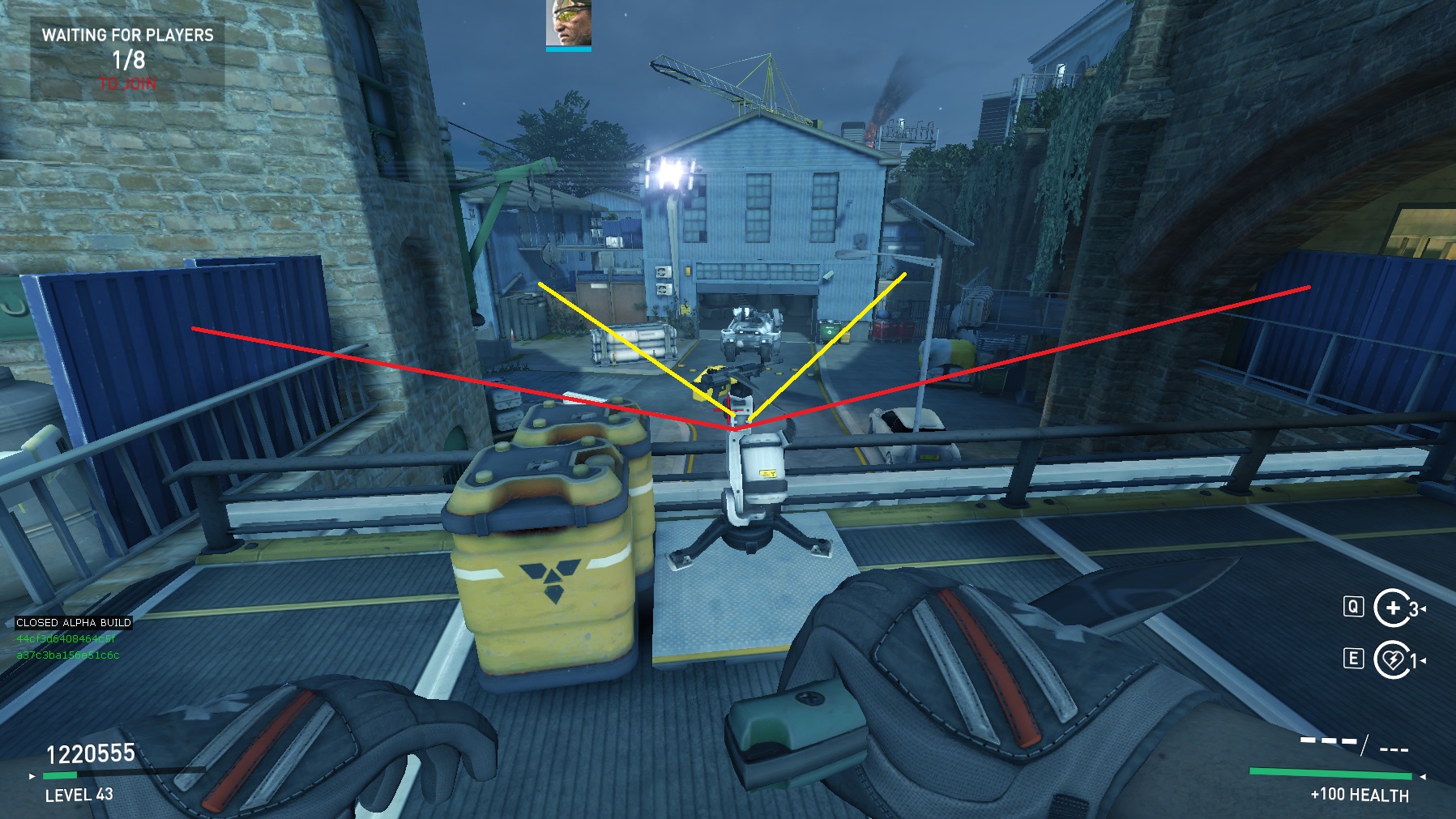1456x819 pixels.
Task: Activate the defibrillator heart ability icon
Action: tap(1391, 659)
